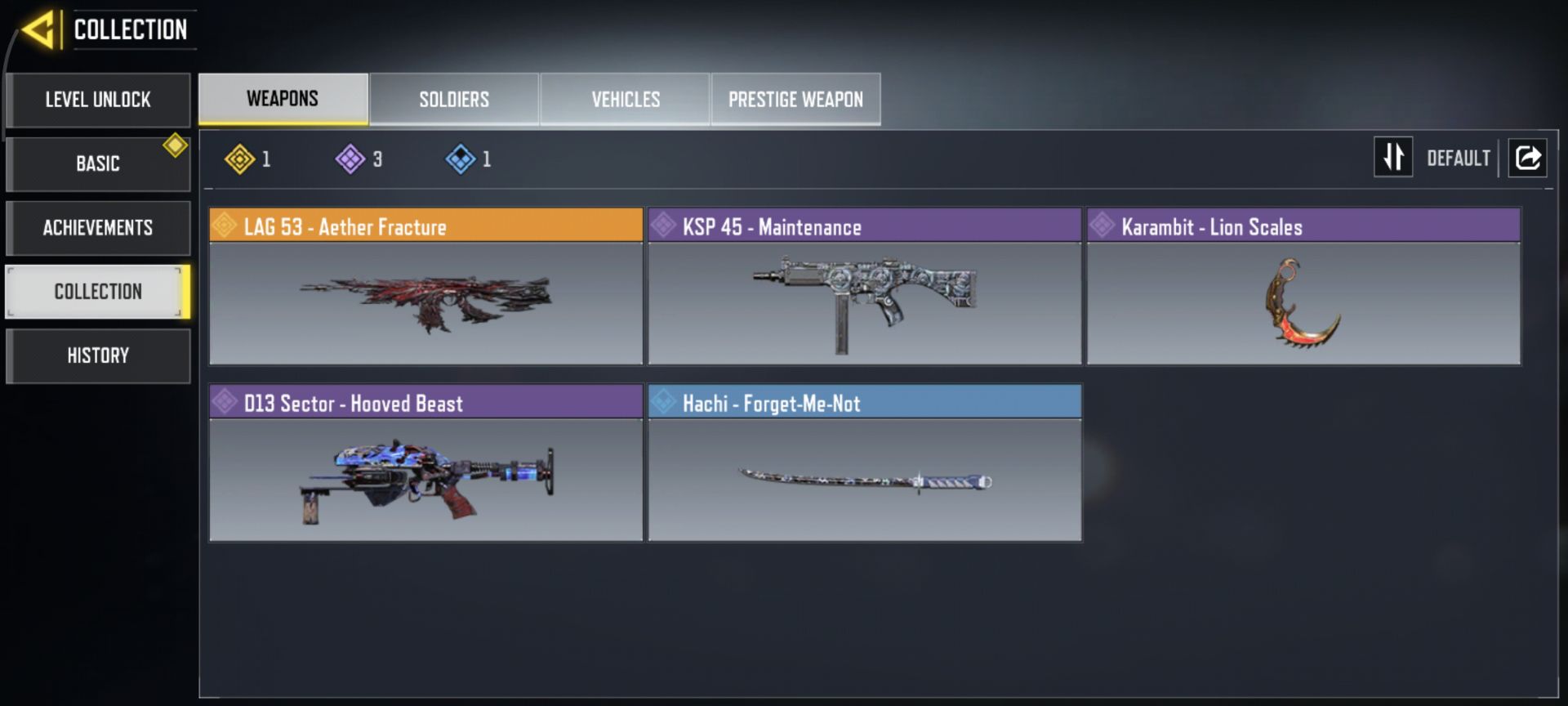Show the Achievements section
Image resolution: width=1568 pixels, height=706 pixels.
(98, 227)
